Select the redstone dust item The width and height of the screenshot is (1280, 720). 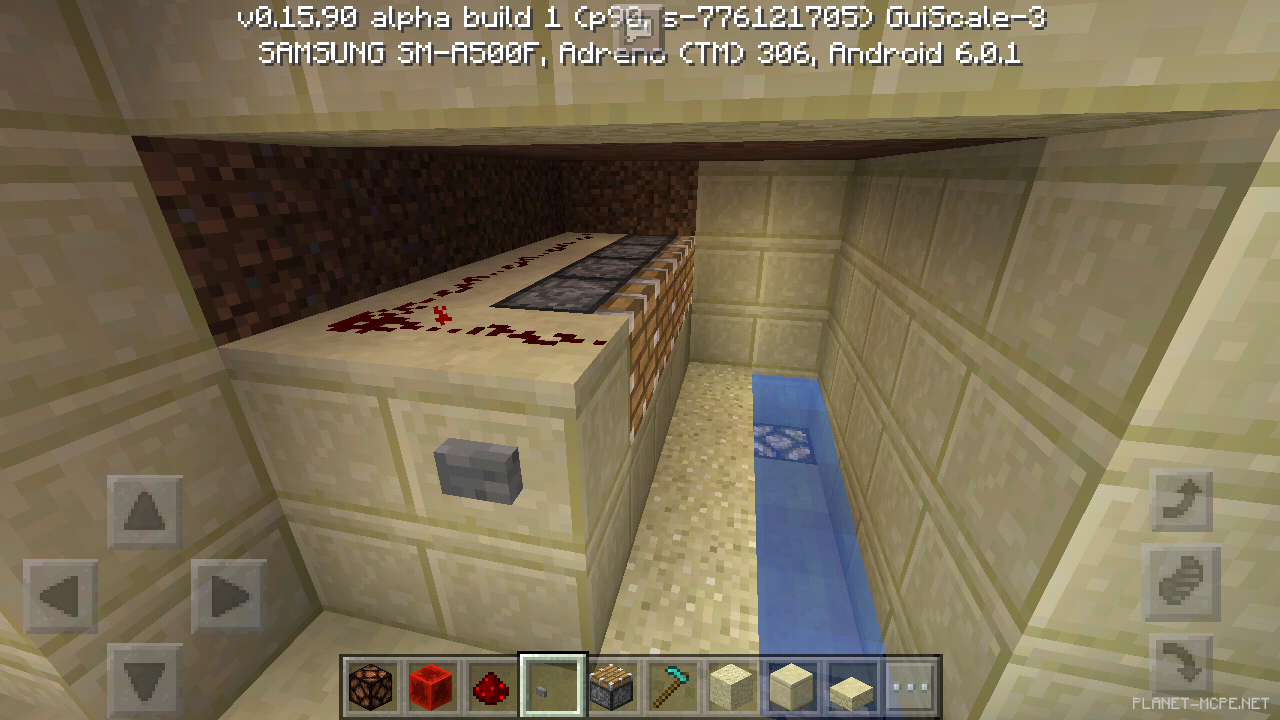(491, 685)
